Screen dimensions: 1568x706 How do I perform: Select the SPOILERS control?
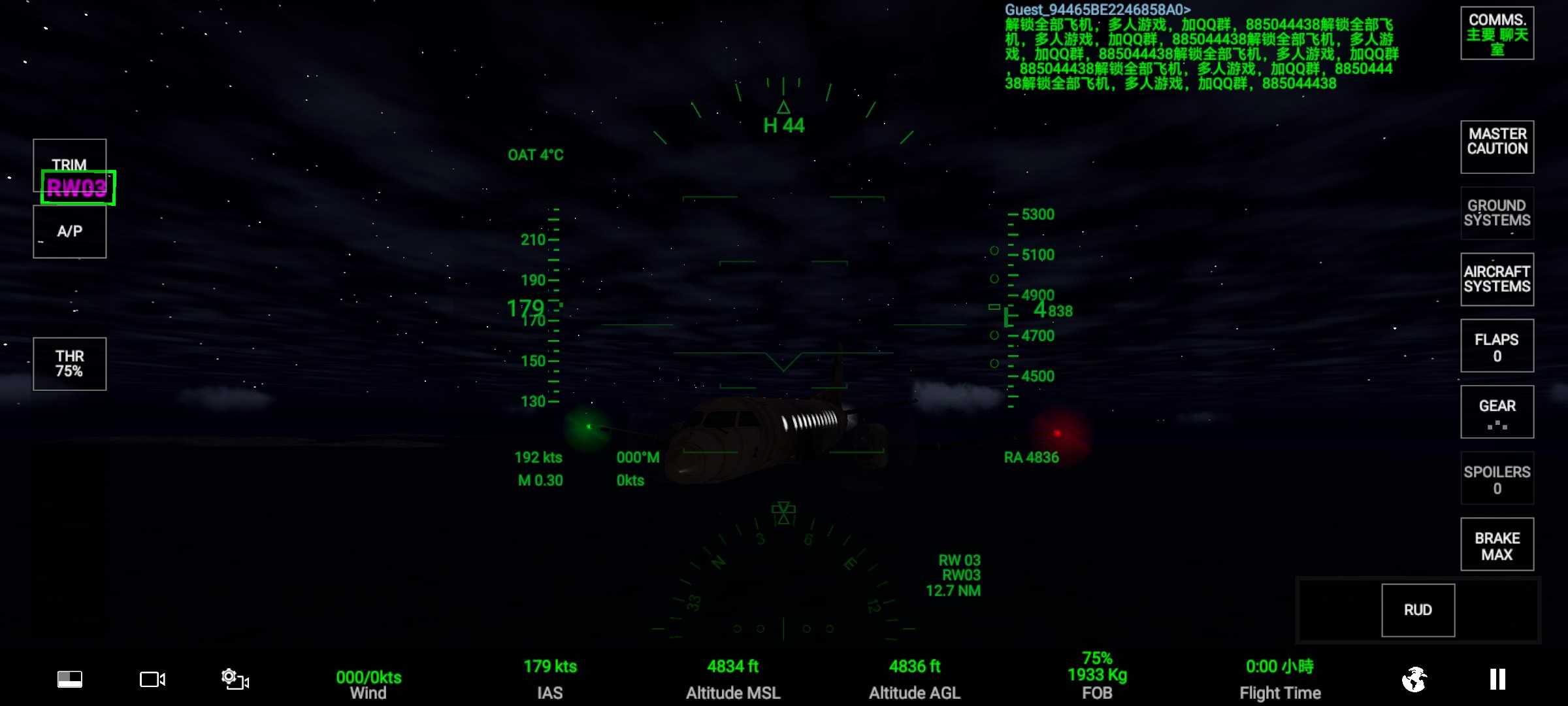click(x=1497, y=479)
